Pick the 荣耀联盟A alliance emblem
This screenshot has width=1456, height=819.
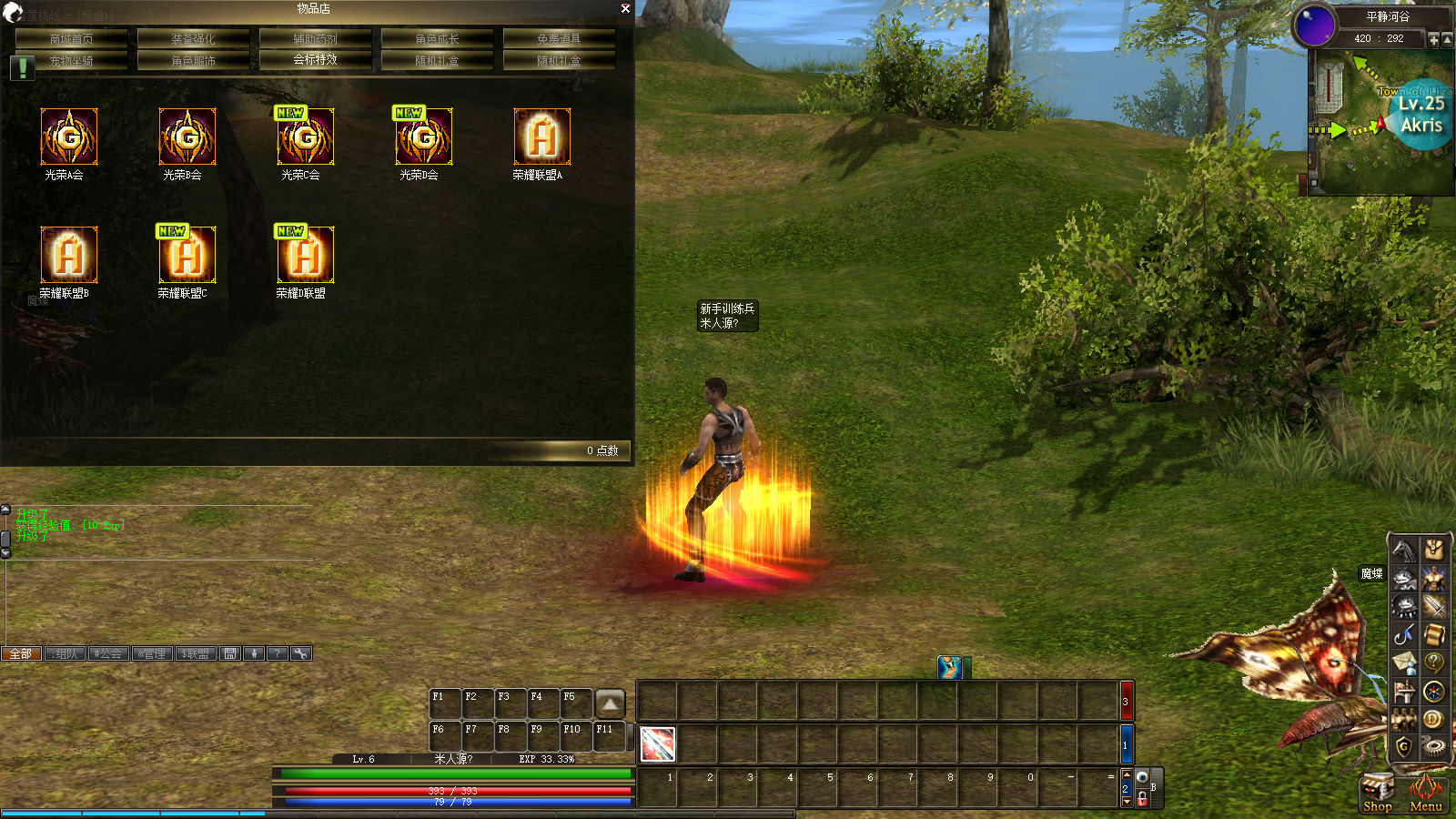pyautogui.click(x=542, y=137)
